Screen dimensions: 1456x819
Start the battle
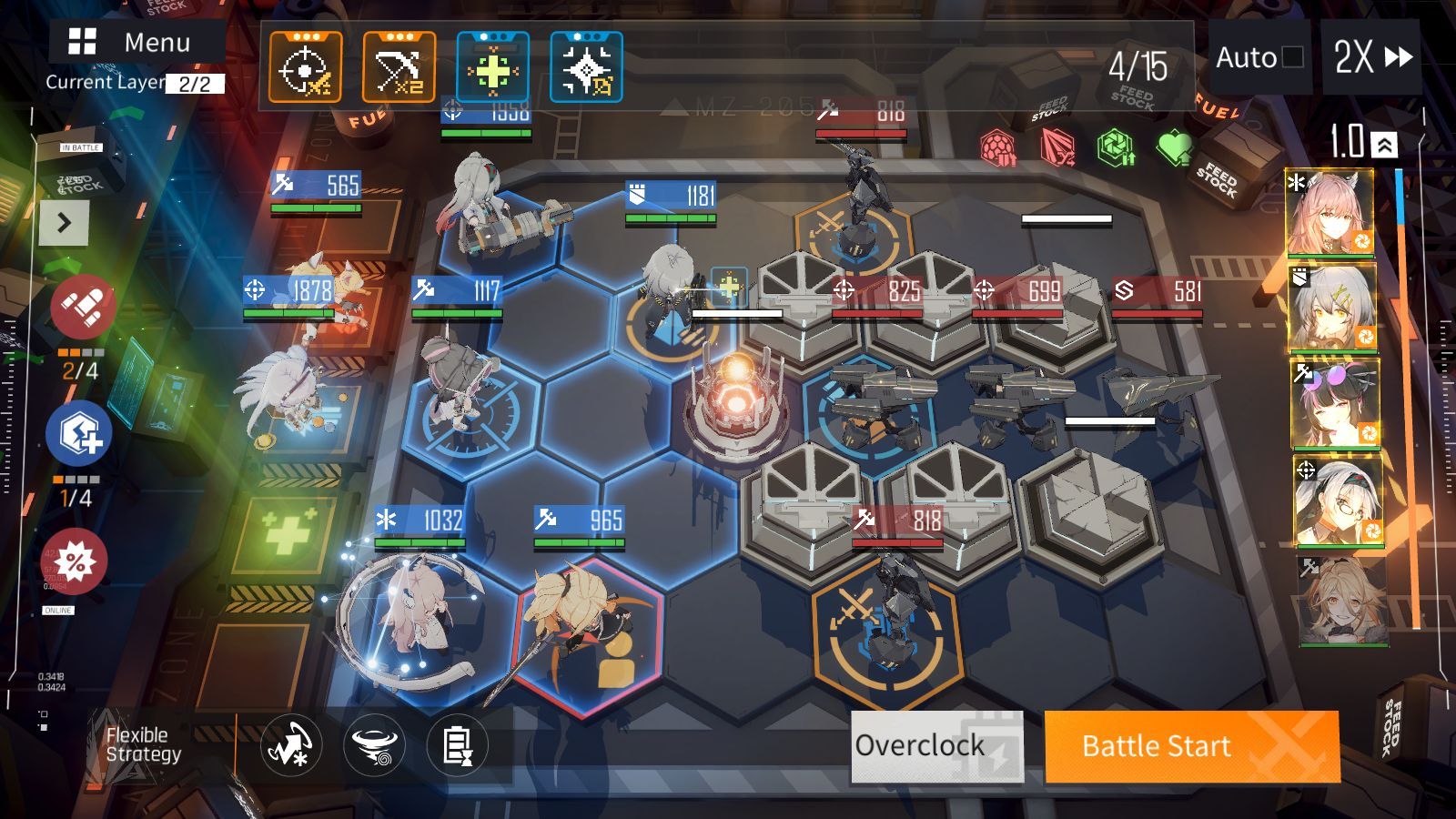coord(1191,746)
